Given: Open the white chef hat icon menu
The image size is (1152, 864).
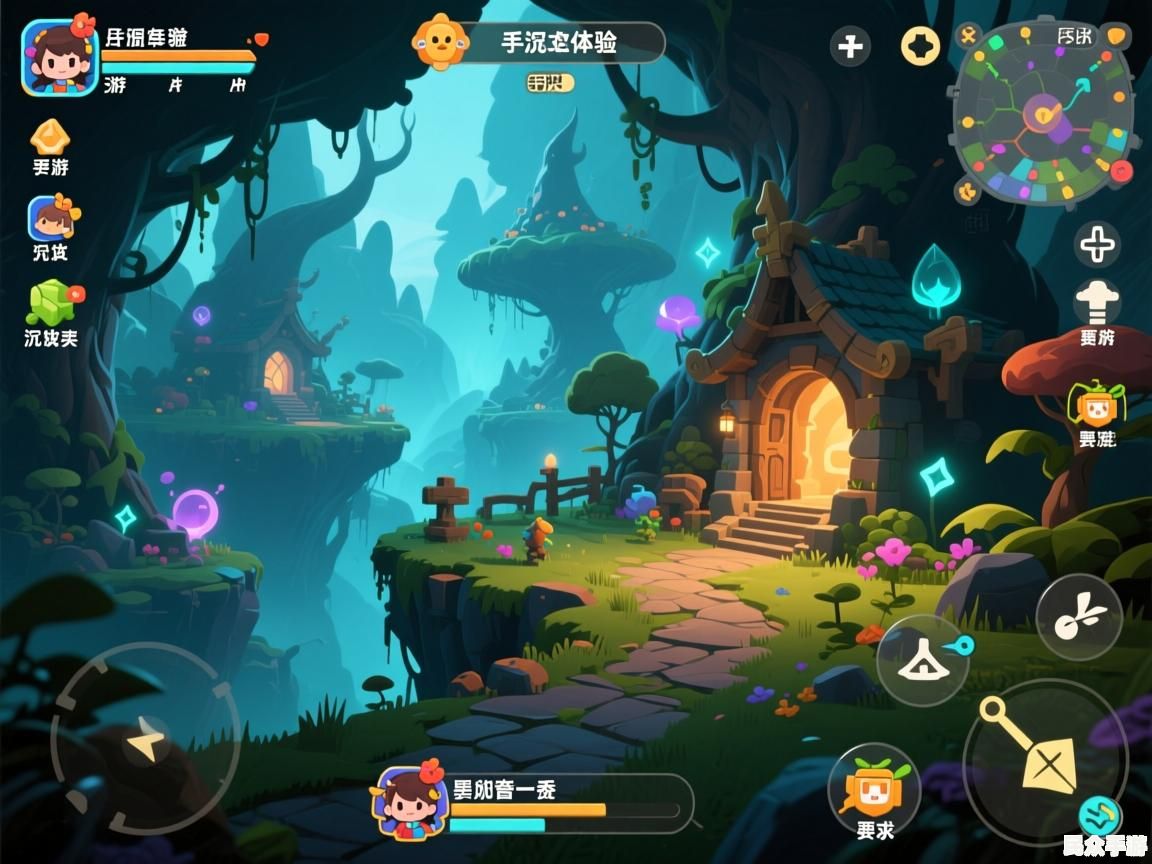Looking at the screenshot, I should [1097, 303].
